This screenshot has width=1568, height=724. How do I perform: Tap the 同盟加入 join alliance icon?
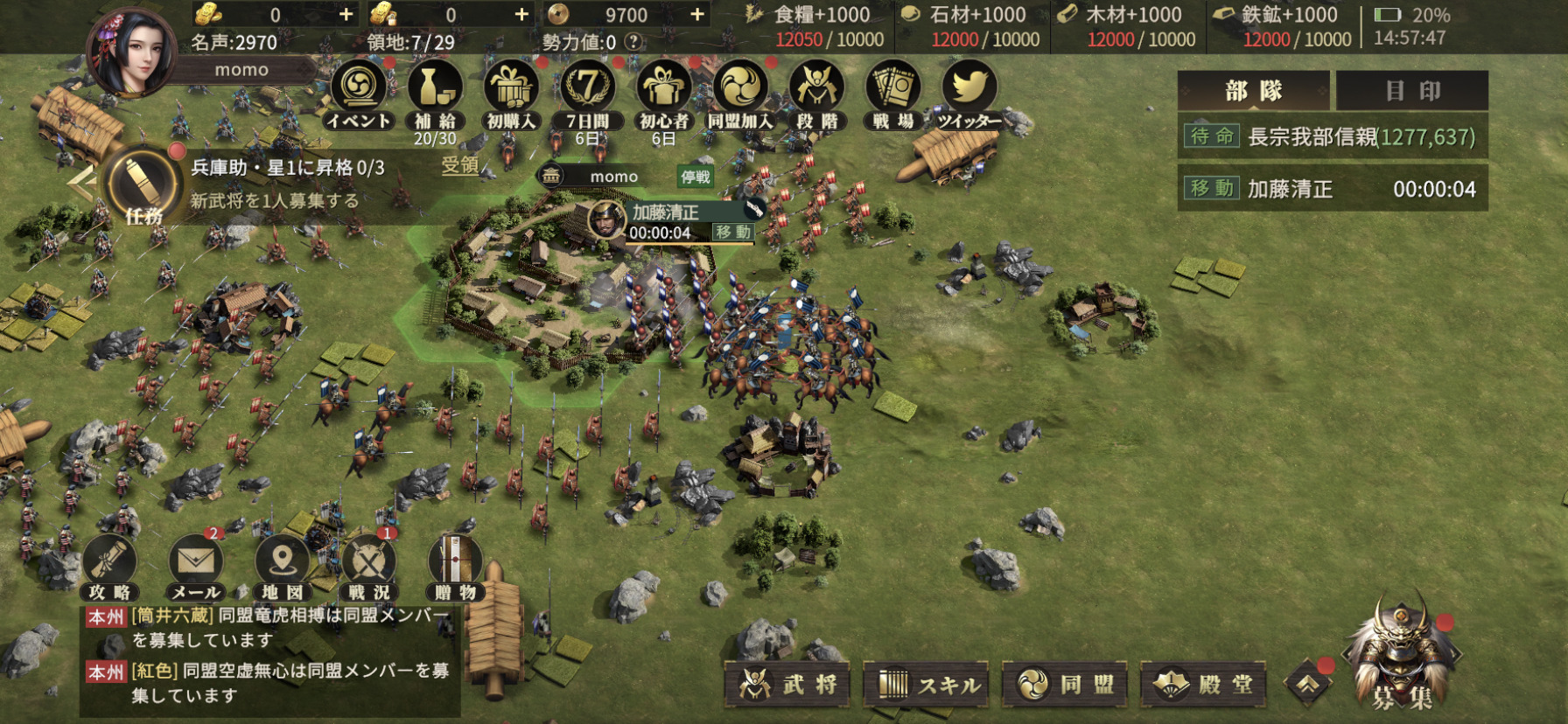tap(740, 94)
